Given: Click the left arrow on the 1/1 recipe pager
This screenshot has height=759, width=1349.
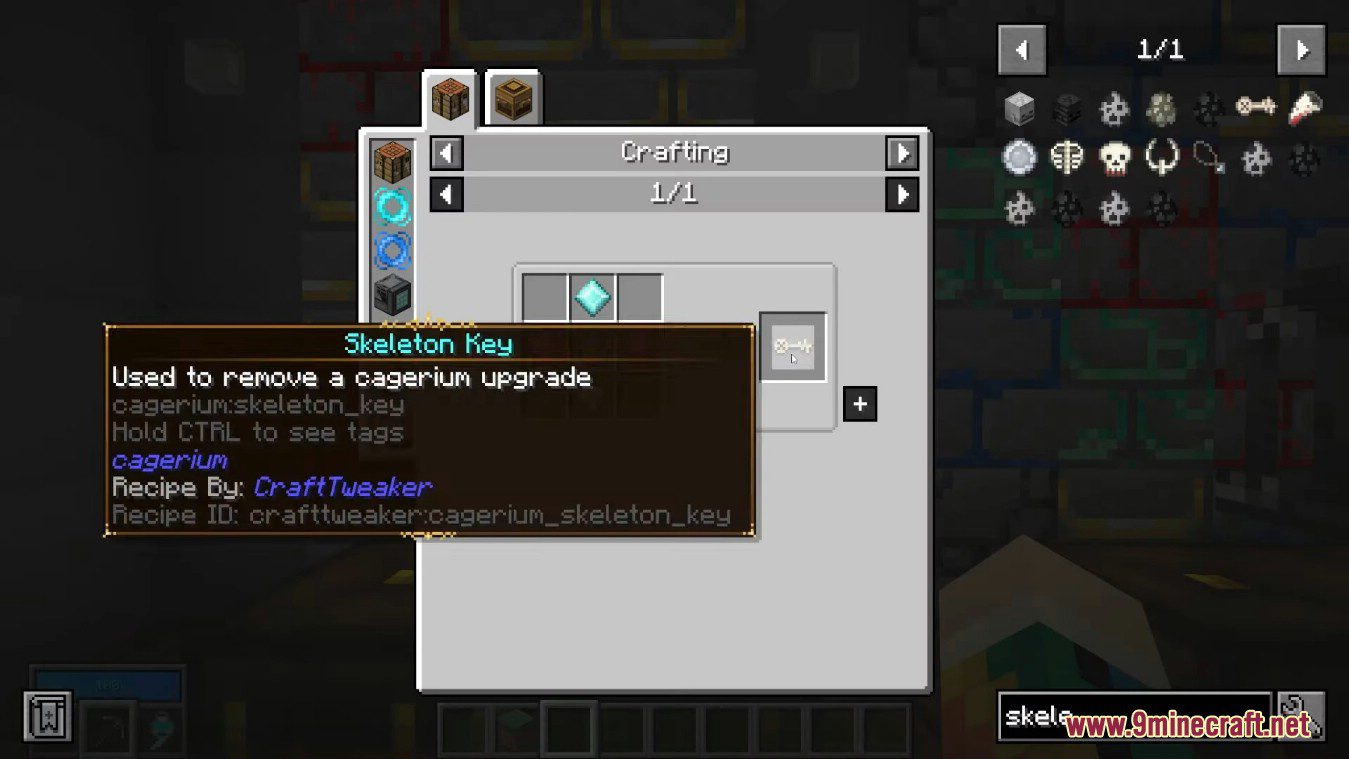Looking at the screenshot, I should 446,193.
